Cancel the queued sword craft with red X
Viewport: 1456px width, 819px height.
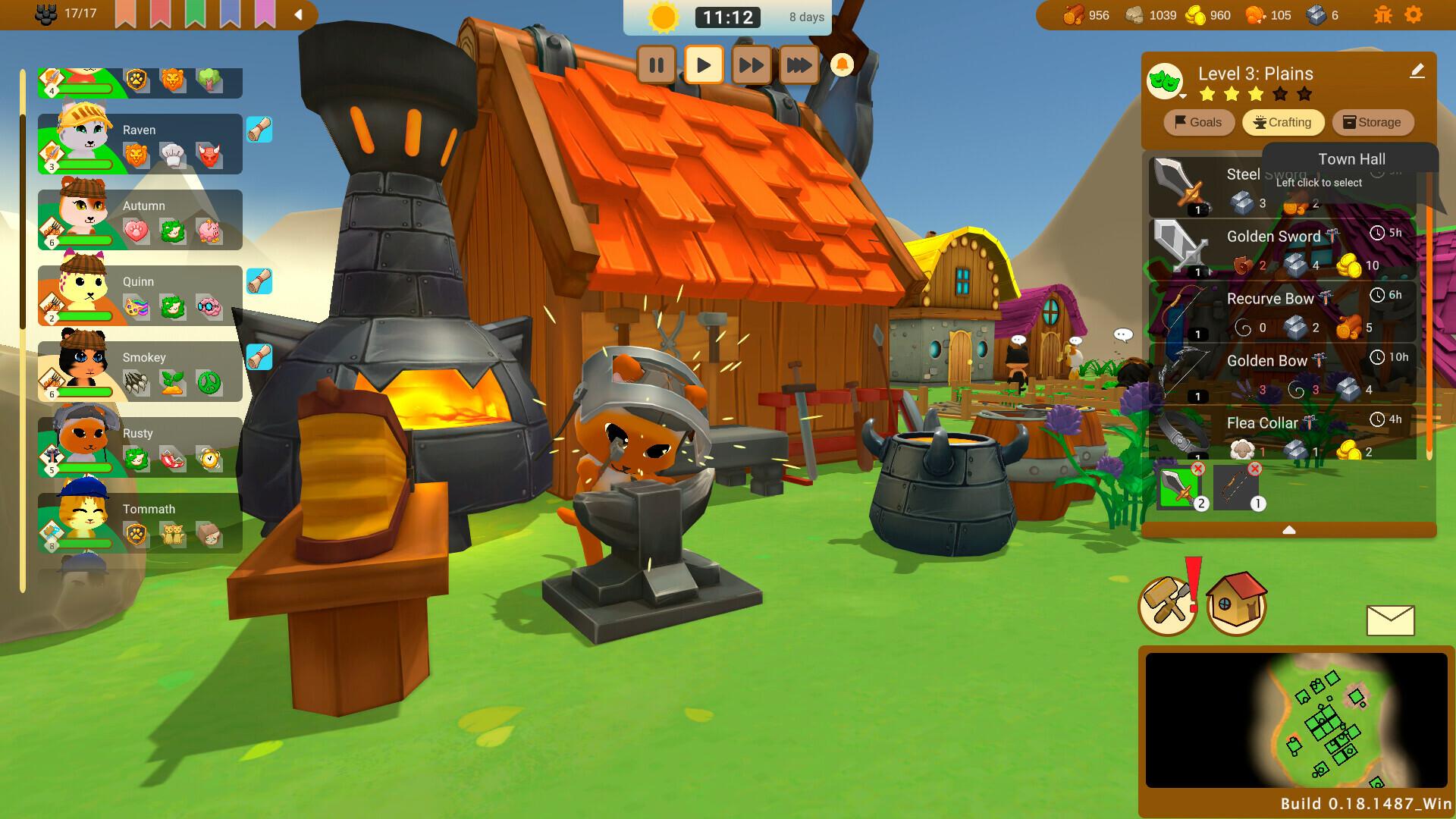tap(1199, 468)
